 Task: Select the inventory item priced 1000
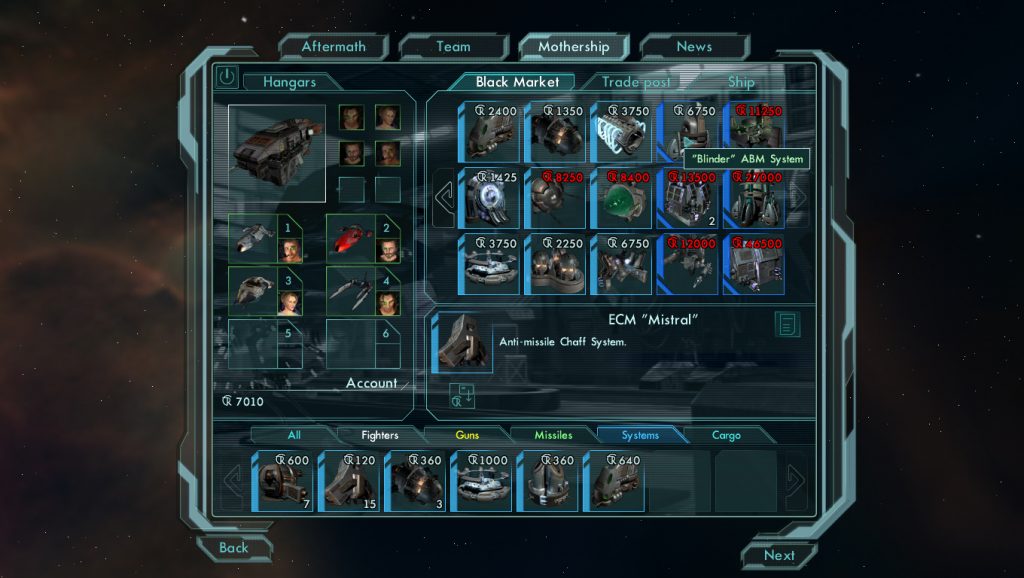coord(481,481)
